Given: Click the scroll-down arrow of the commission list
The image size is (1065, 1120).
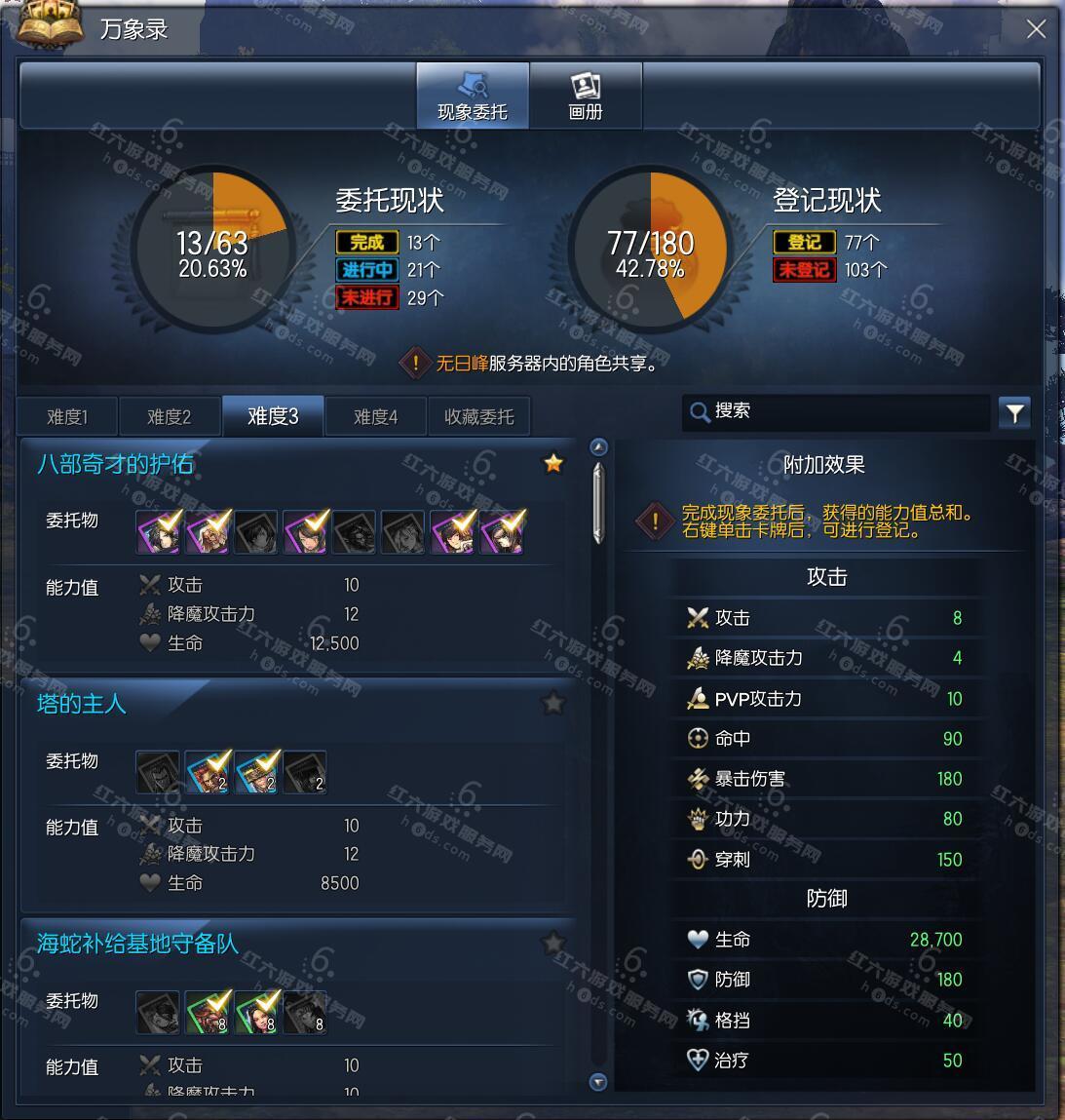Looking at the screenshot, I should point(598,1081).
